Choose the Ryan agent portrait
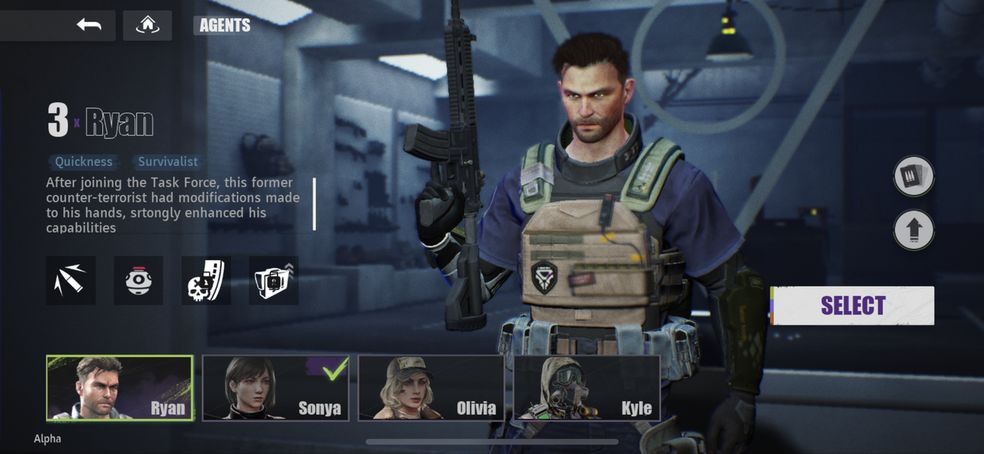This screenshot has height=454, width=984. [x=119, y=388]
